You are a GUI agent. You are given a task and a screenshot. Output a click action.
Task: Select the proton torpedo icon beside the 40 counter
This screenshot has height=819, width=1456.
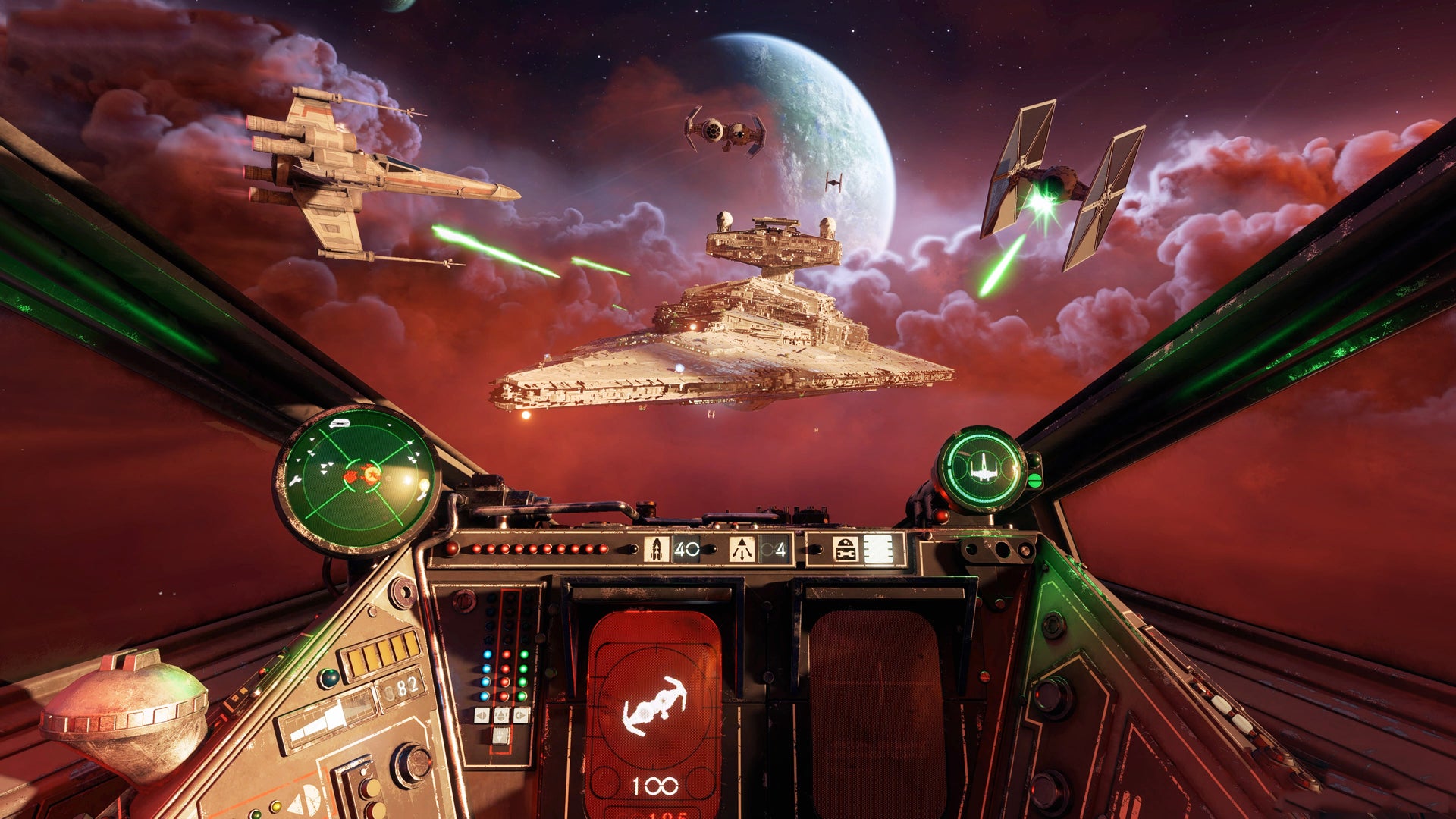pos(657,548)
